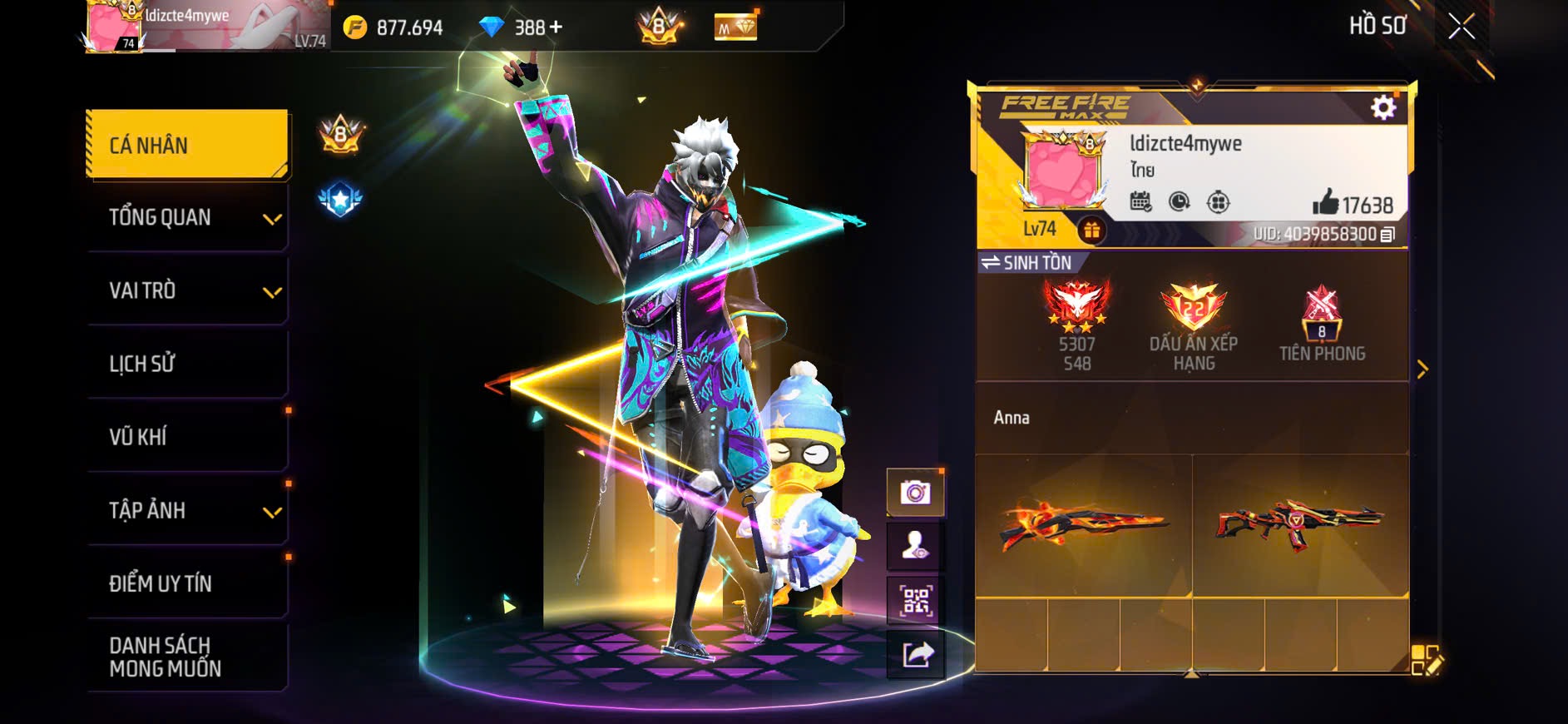Open the gift icon beside Lv74
This screenshot has width=1568, height=724.
point(1091,230)
